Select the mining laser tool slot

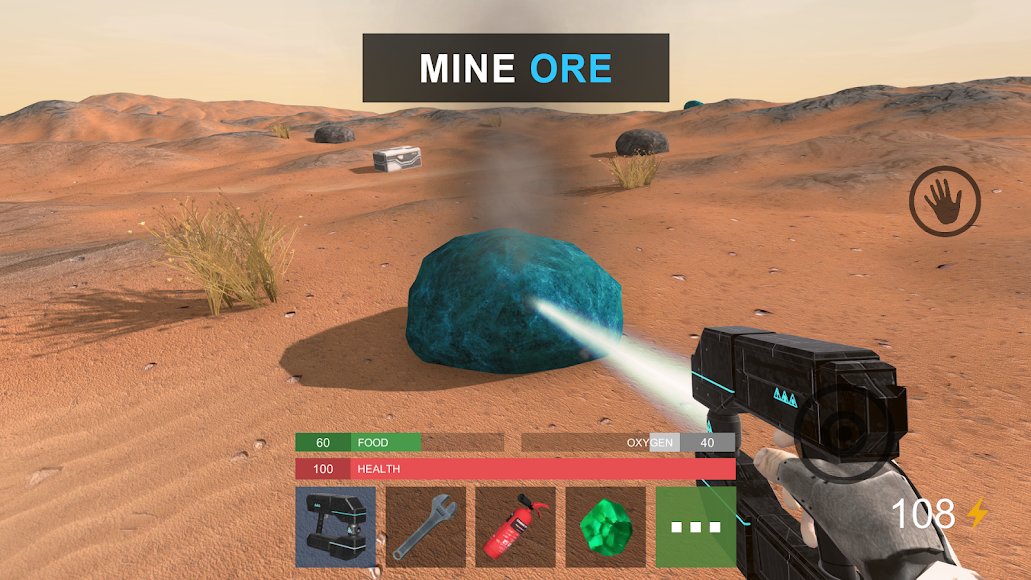click(335, 527)
